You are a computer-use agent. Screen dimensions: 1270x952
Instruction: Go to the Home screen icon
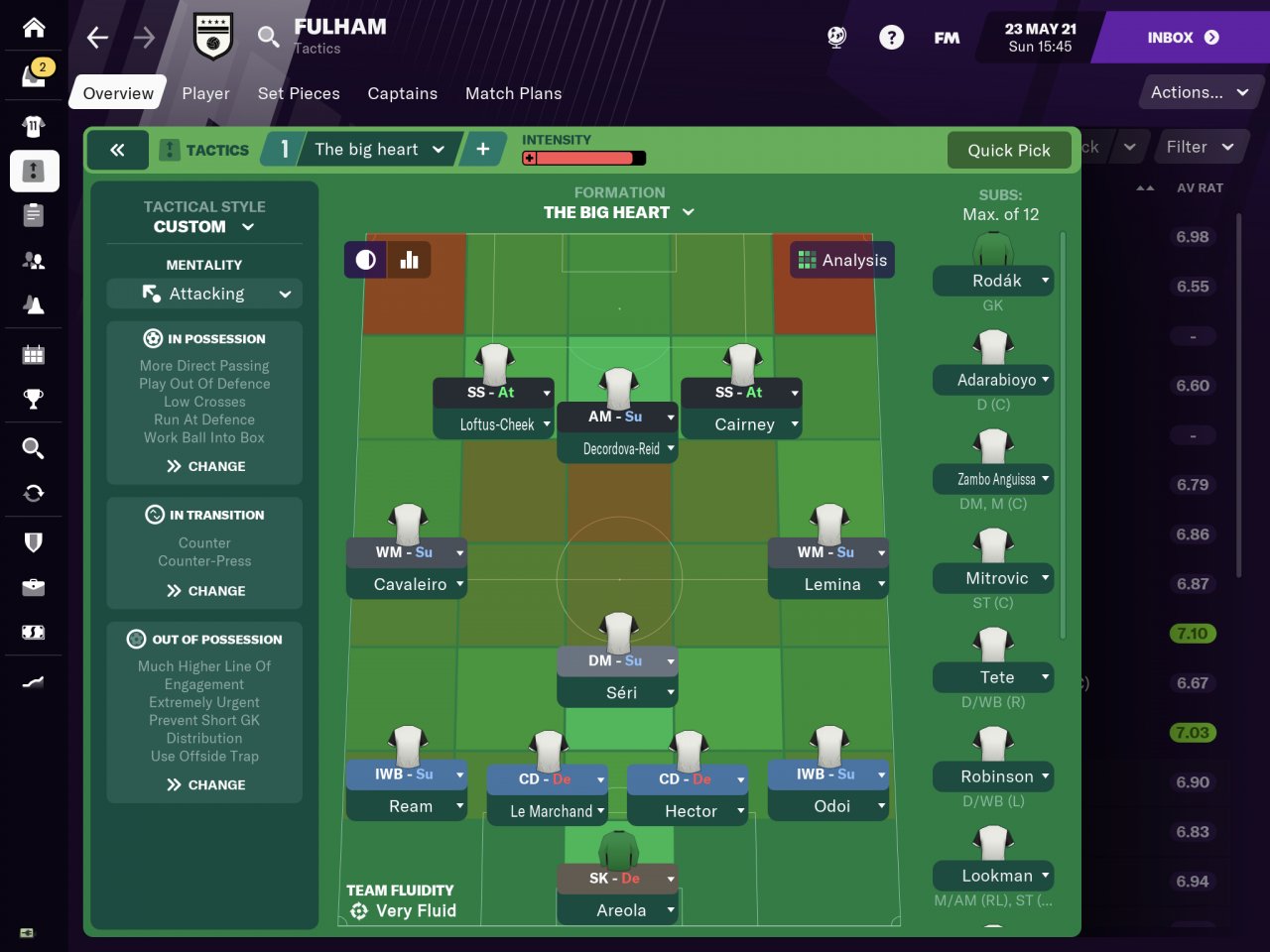pos(34,27)
